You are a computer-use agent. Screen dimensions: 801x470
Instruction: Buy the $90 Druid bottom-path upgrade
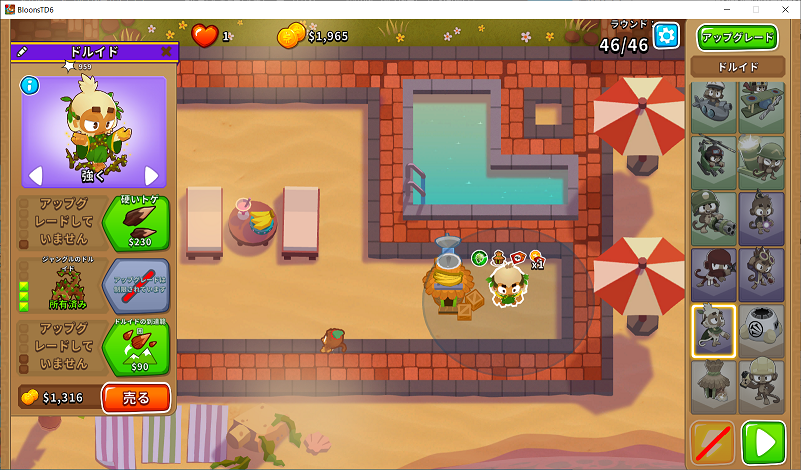136,347
